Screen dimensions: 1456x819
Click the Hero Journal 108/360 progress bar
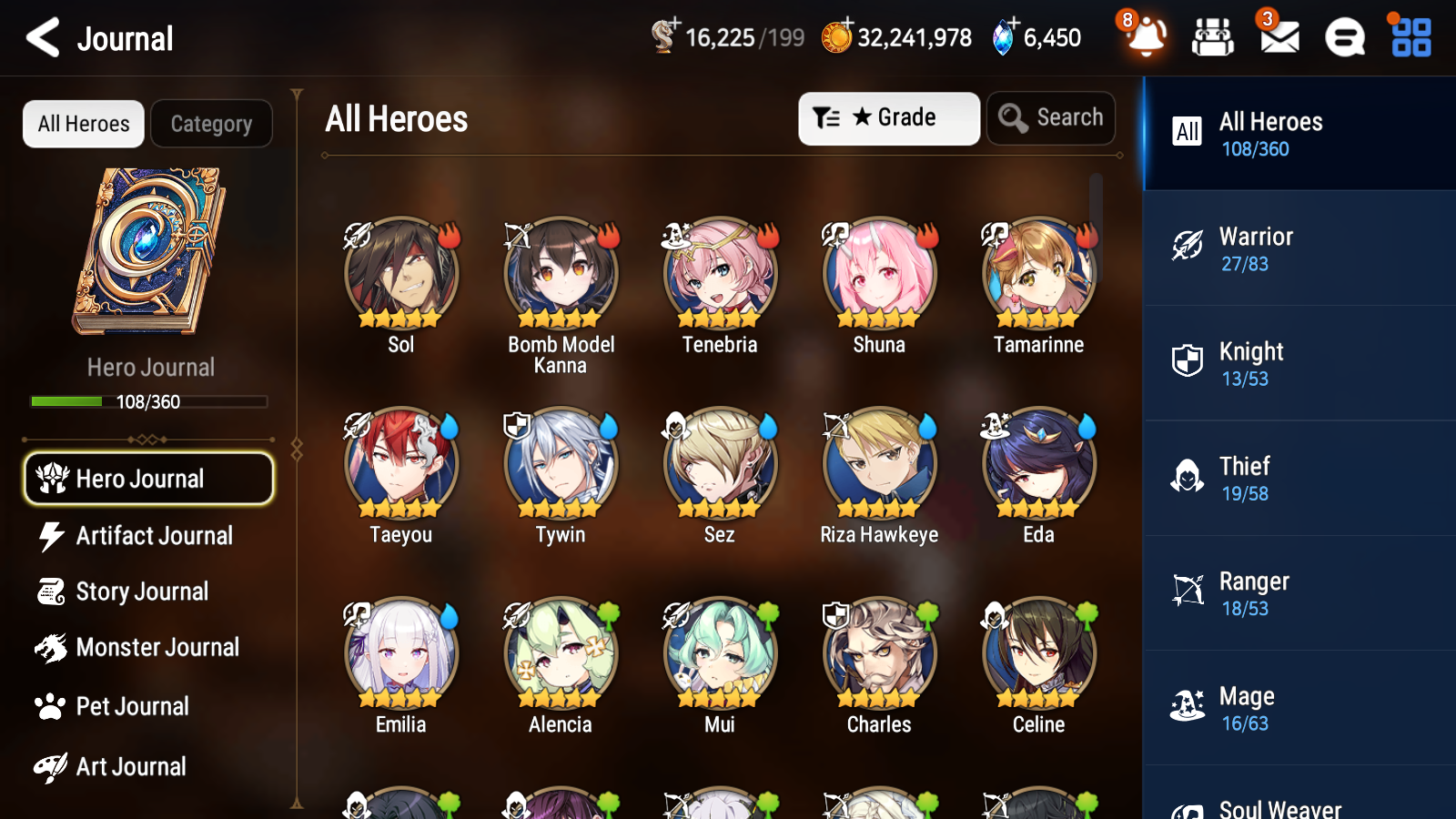pos(149,401)
